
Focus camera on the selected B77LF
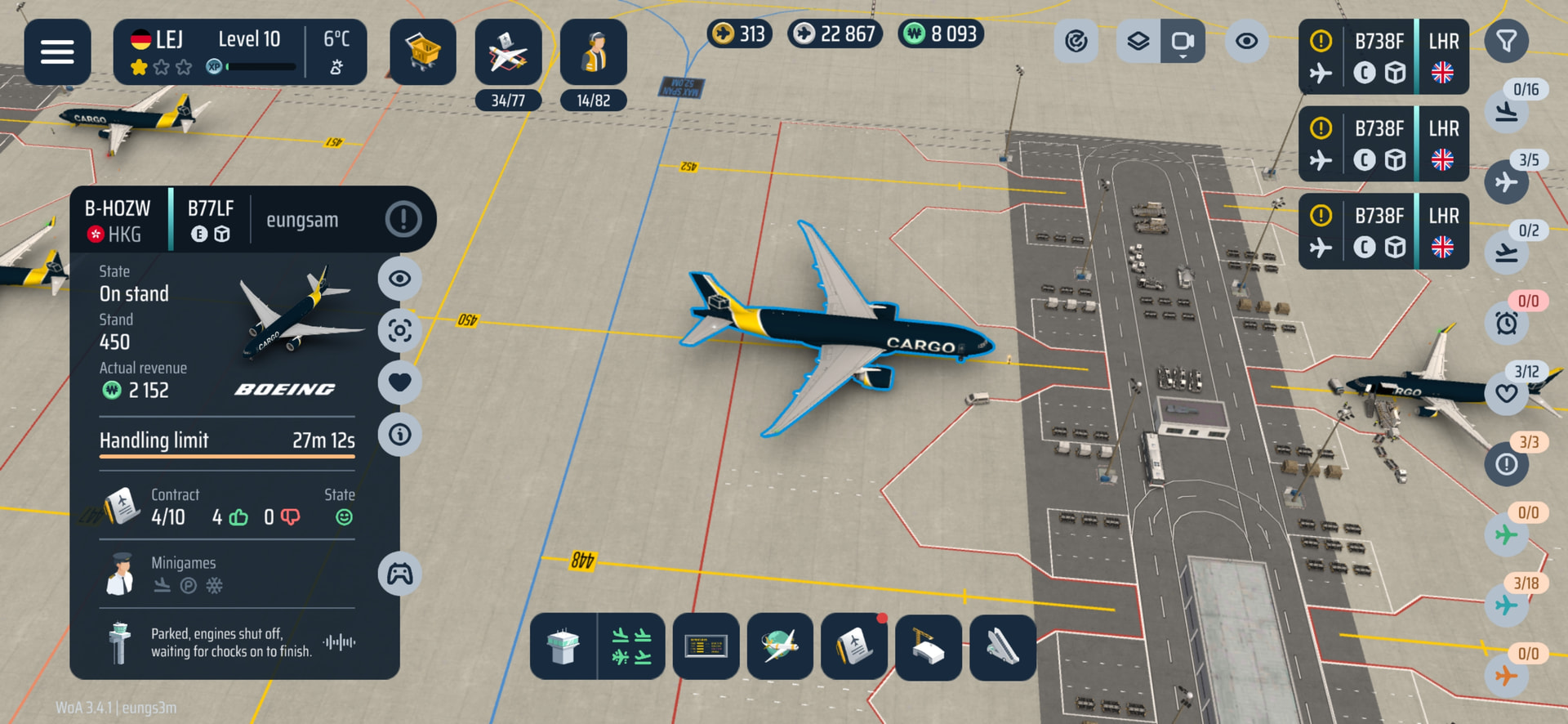point(399,331)
